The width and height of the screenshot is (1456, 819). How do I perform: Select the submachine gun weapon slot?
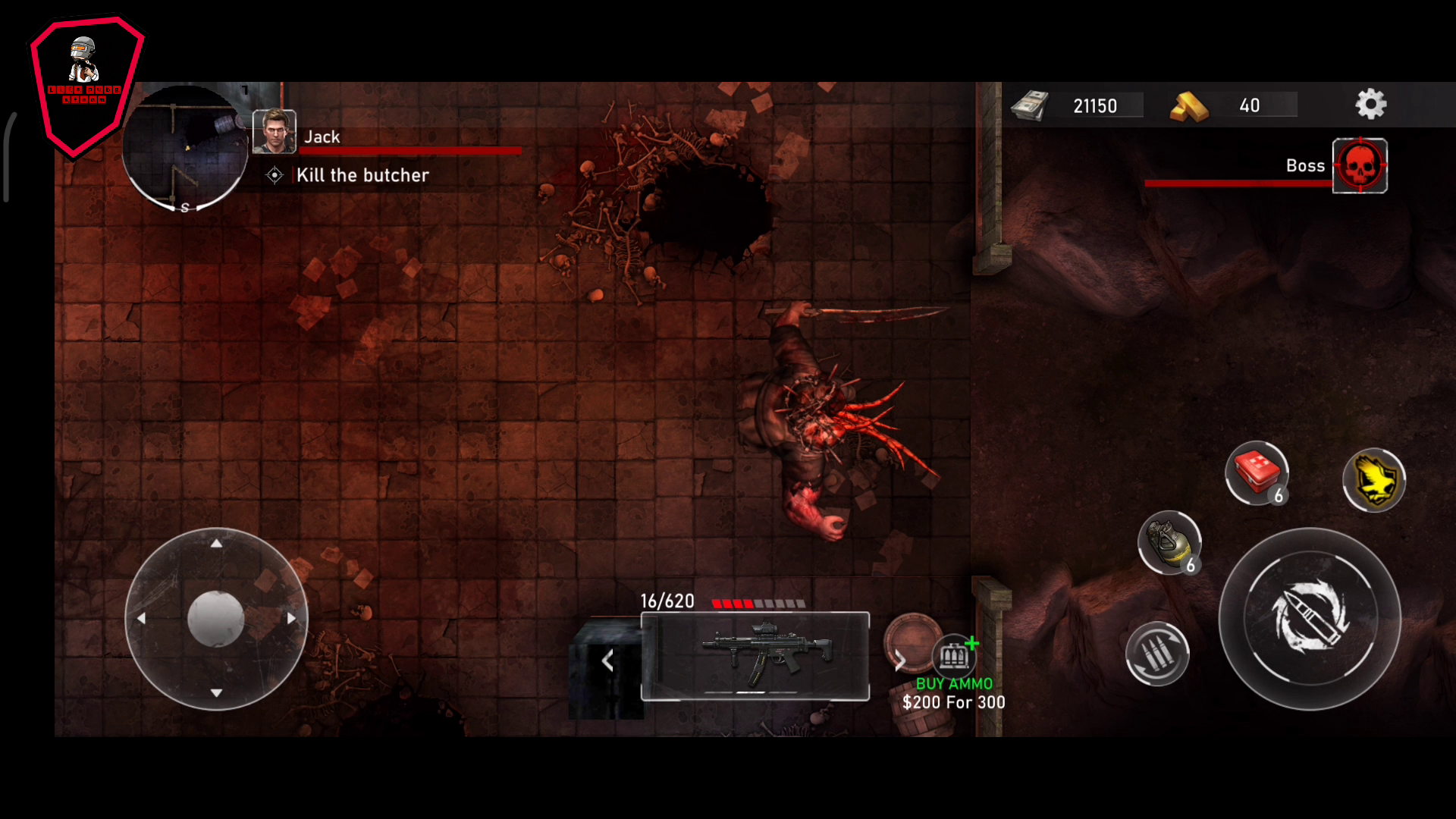click(755, 656)
